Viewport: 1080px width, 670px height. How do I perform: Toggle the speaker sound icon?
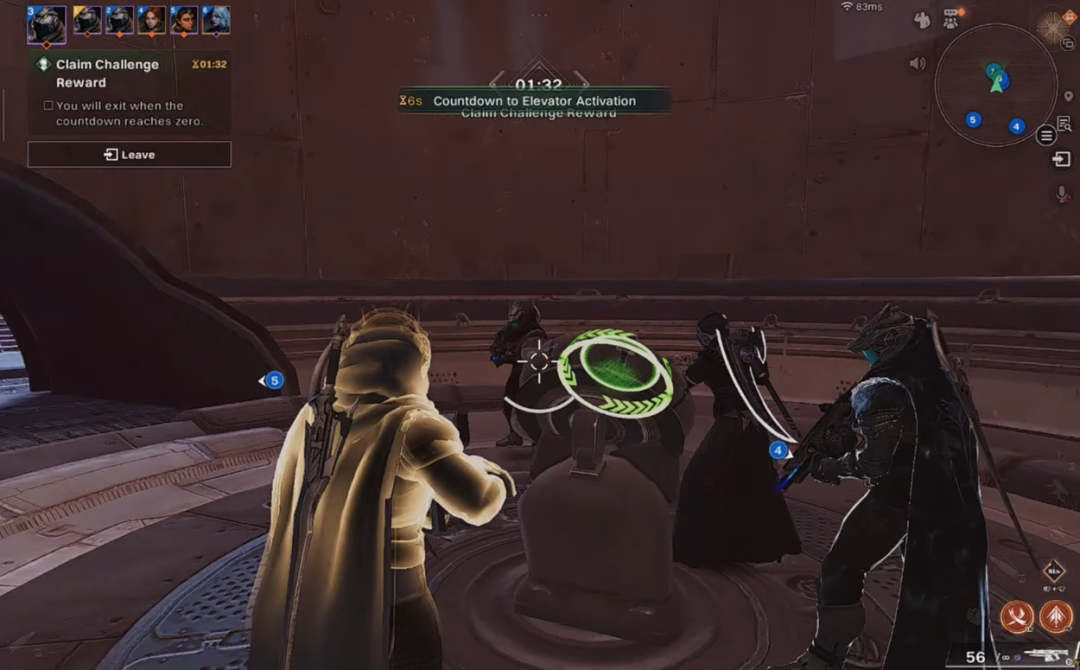(917, 63)
